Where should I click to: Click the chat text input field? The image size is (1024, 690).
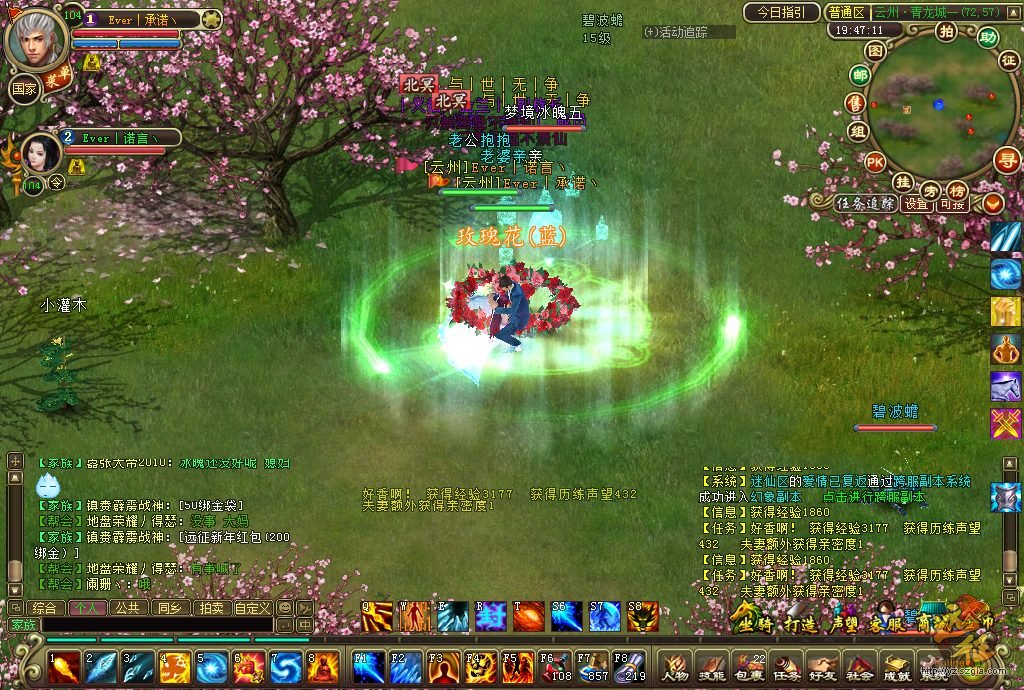150,625
